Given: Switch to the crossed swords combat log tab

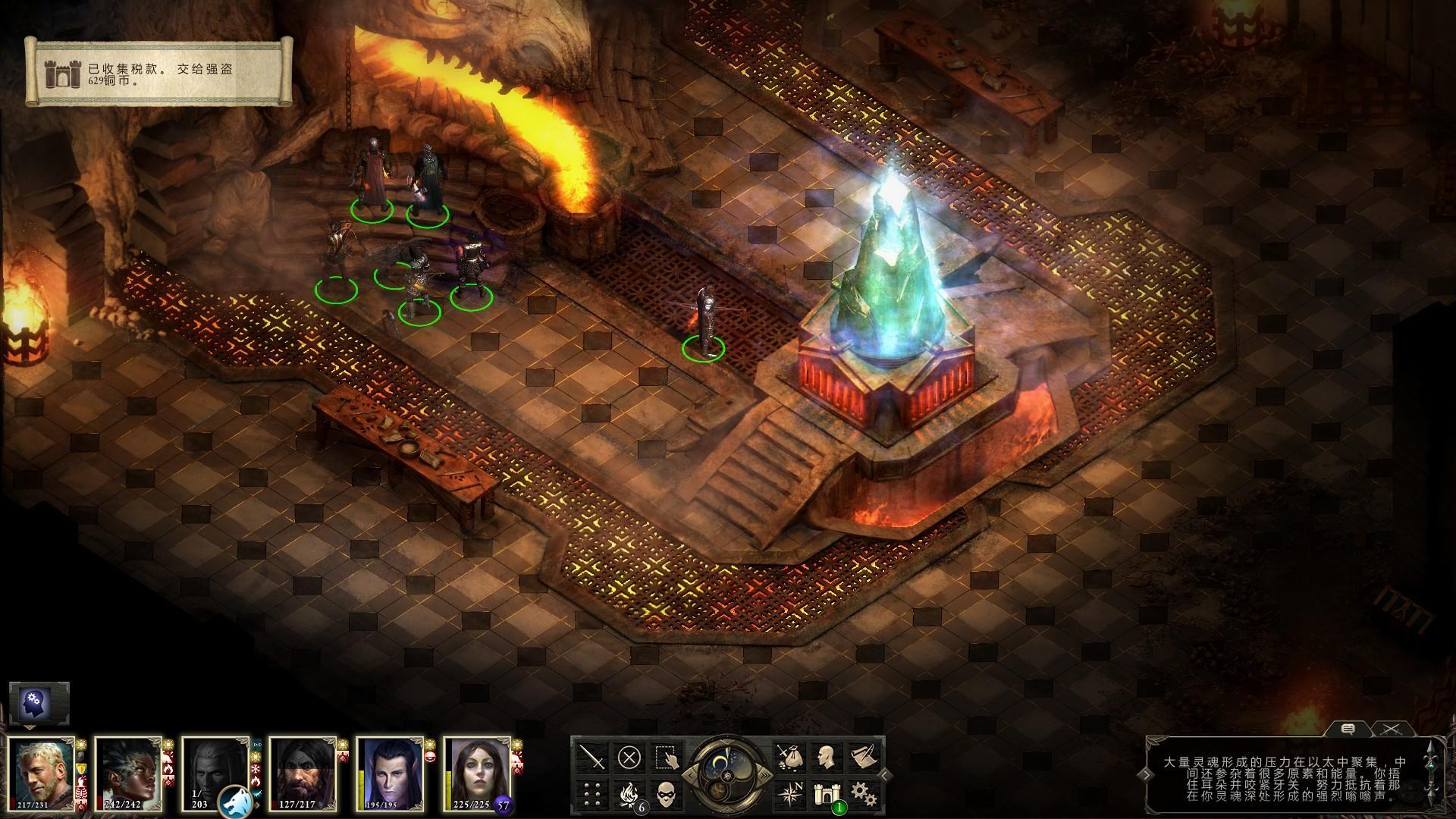Looking at the screenshot, I should click(x=1390, y=730).
